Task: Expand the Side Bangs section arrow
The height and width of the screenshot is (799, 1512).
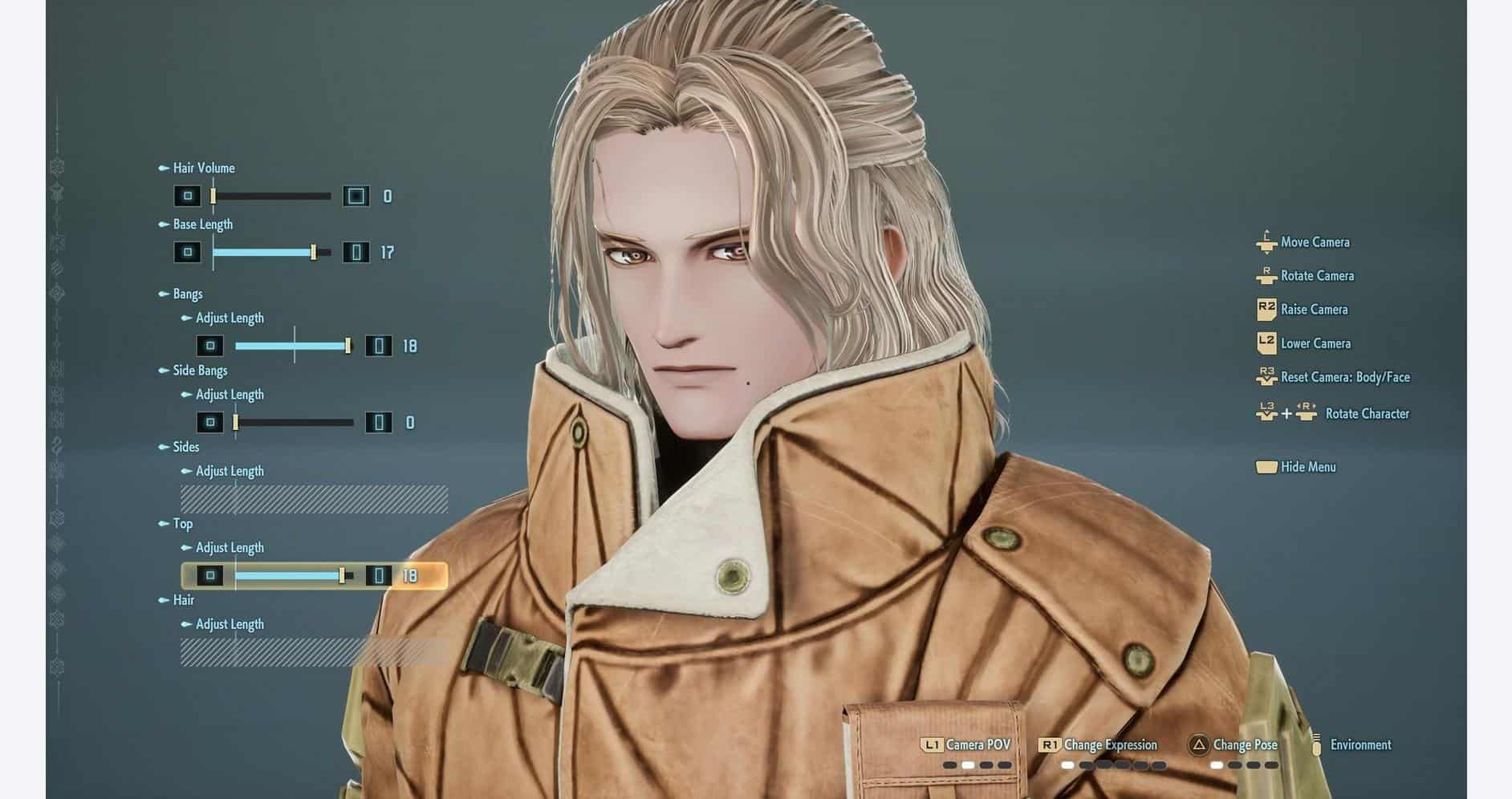Action: coord(163,371)
